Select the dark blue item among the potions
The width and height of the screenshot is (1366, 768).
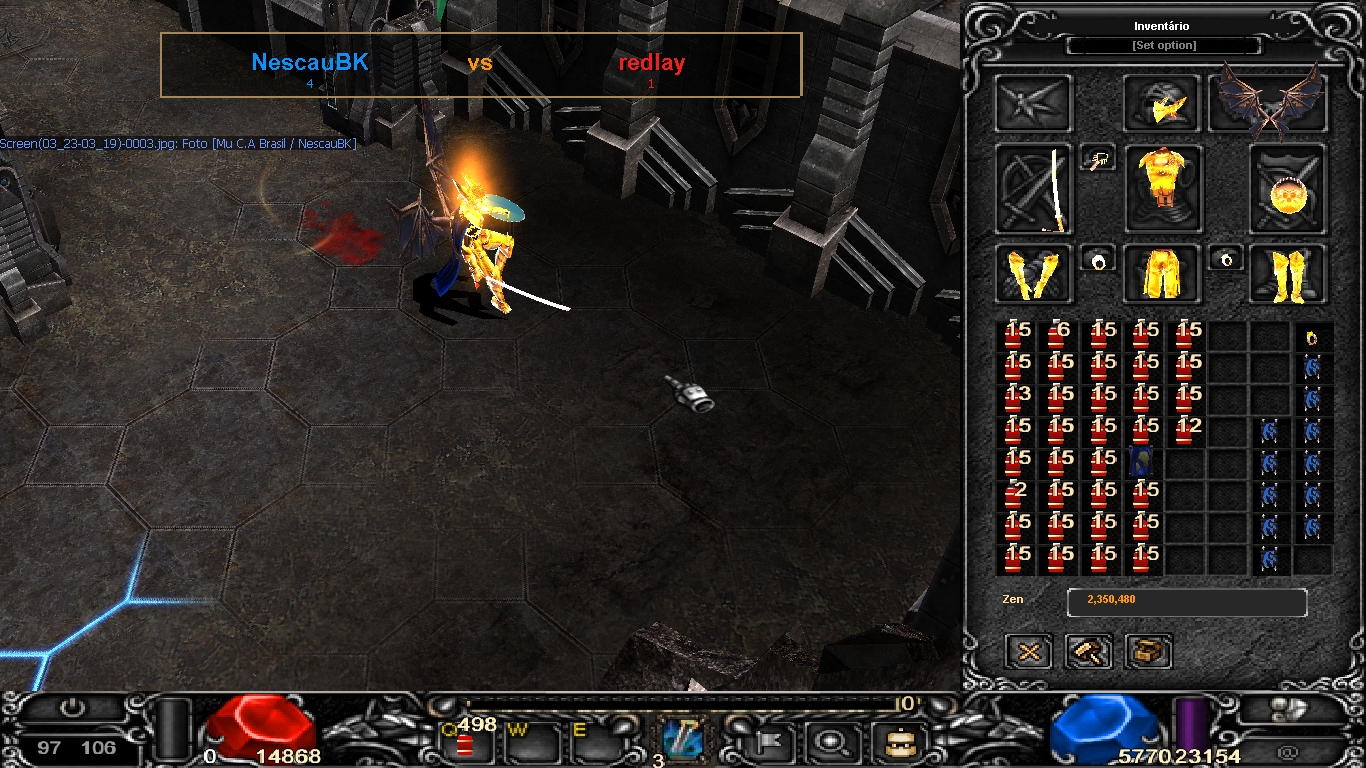pos(1142,462)
